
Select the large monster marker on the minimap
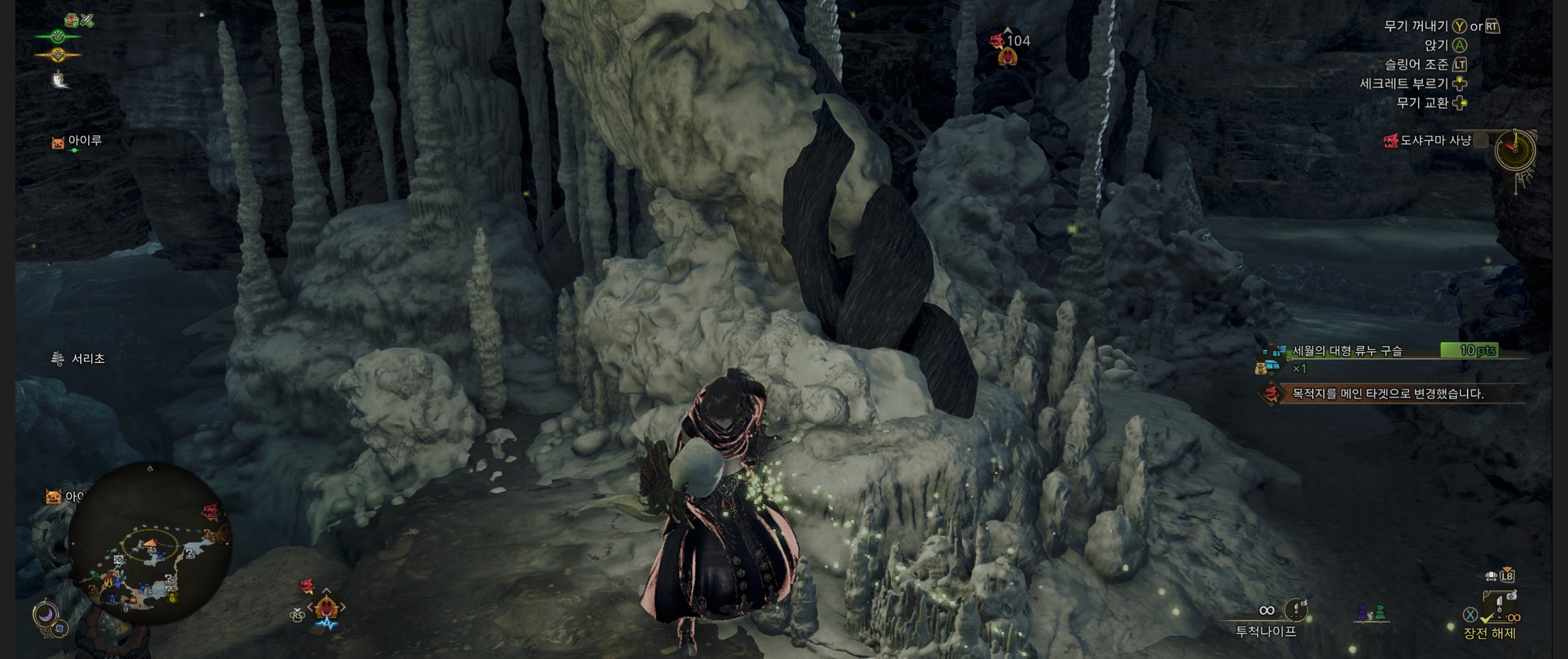click(x=210, y=511)
